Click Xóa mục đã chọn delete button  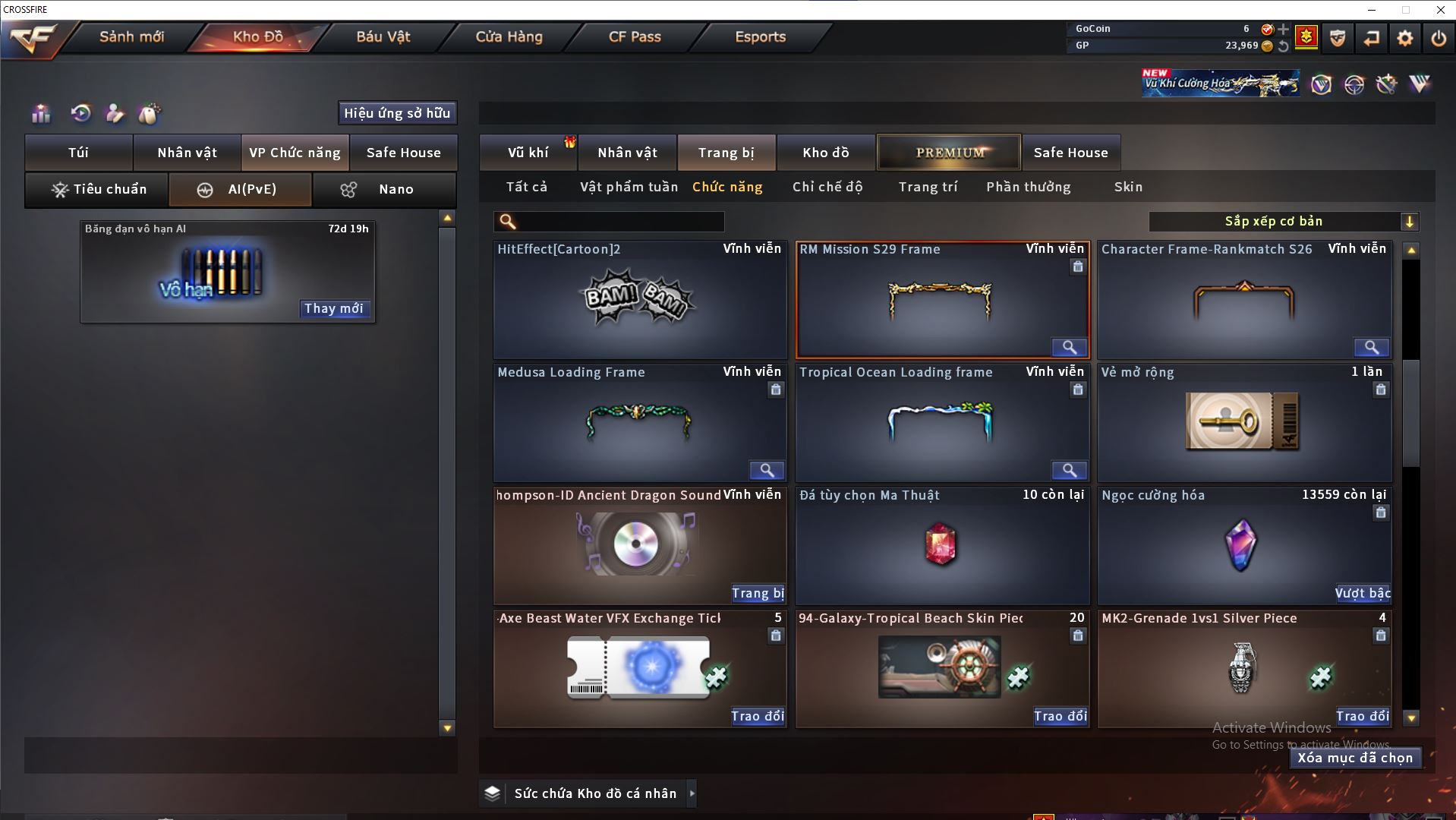click(1355, 758)
